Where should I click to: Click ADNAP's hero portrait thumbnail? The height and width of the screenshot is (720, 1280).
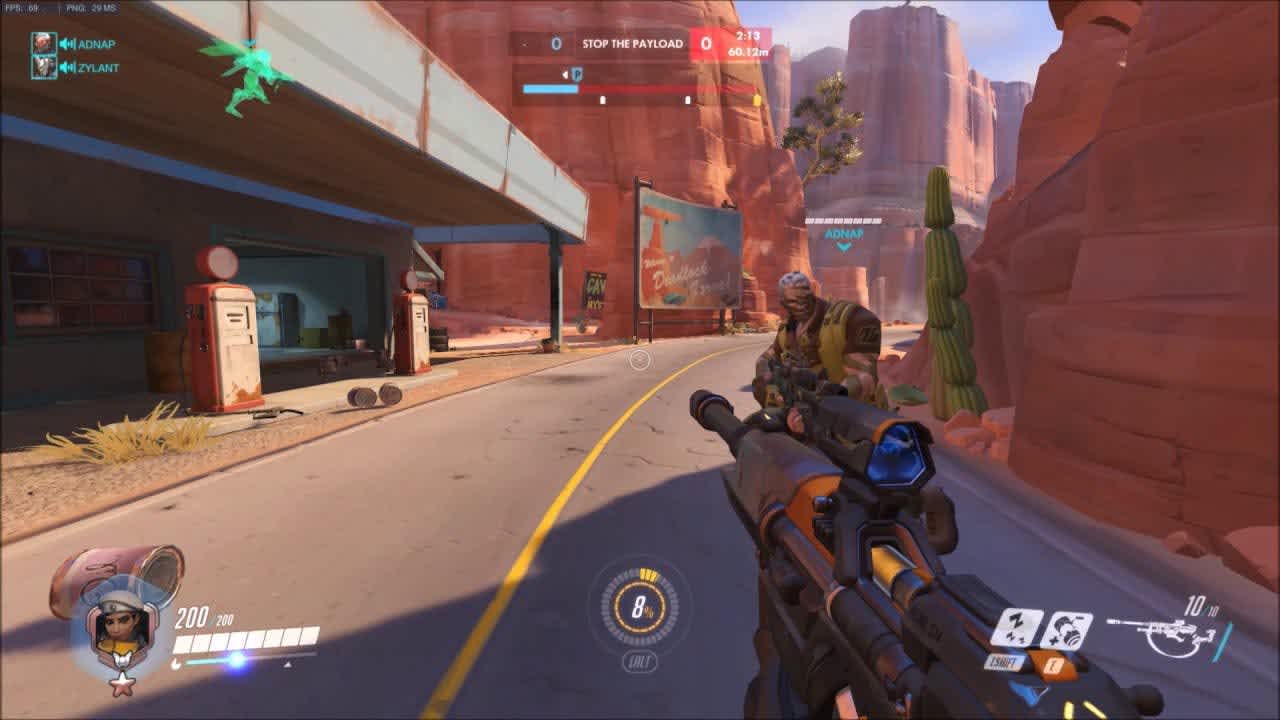coord(42,44)
